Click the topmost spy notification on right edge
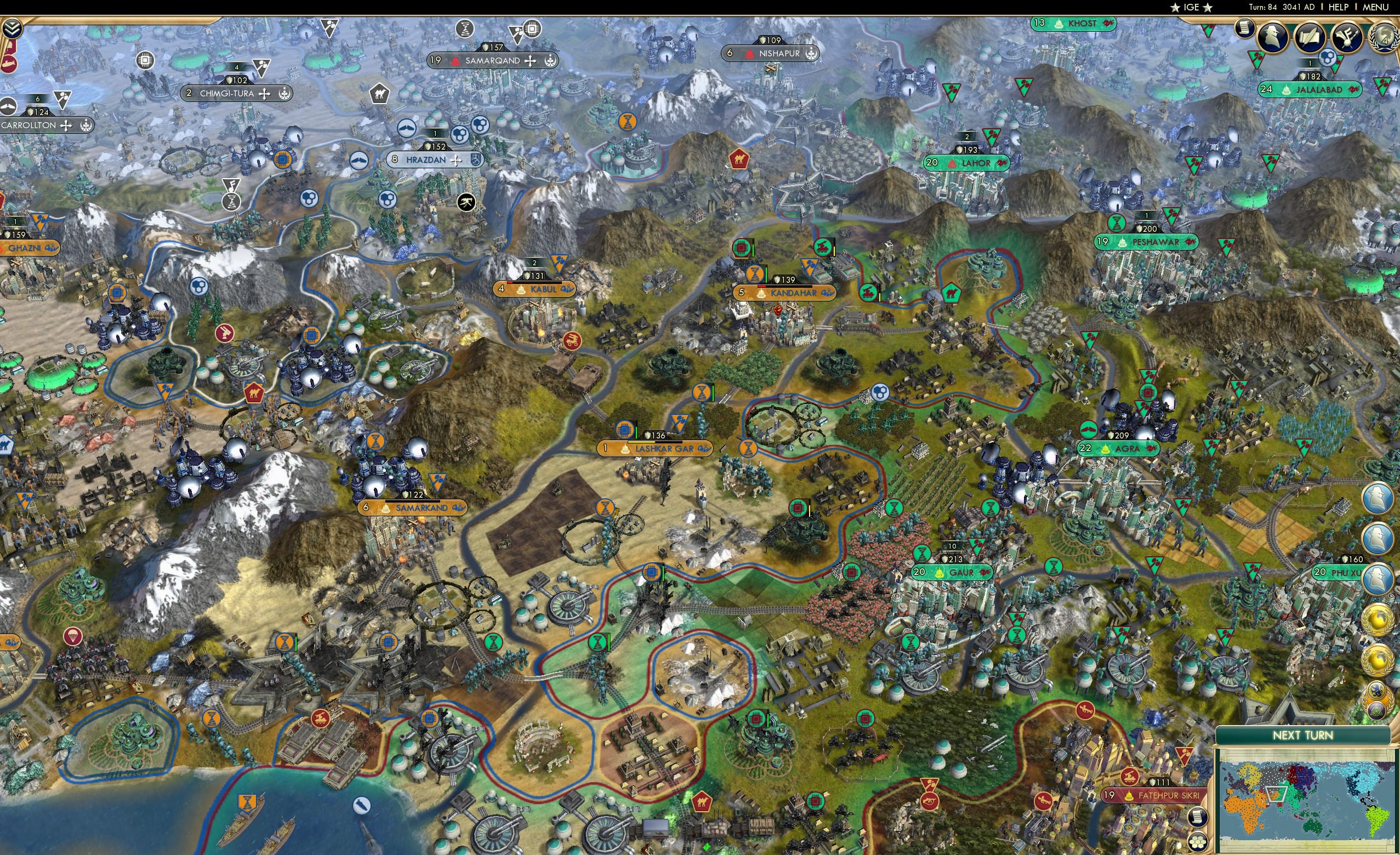 1378,497
